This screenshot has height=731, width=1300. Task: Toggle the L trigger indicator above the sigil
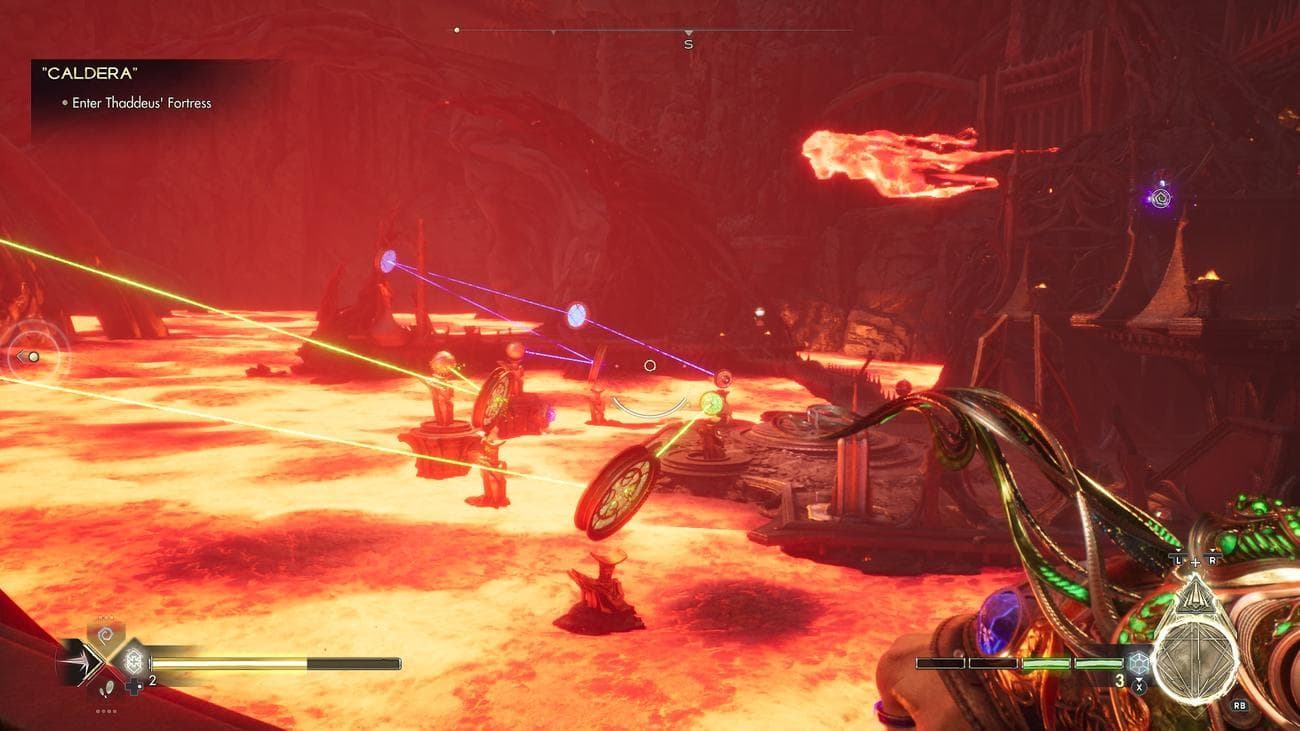coord(1178,561)
